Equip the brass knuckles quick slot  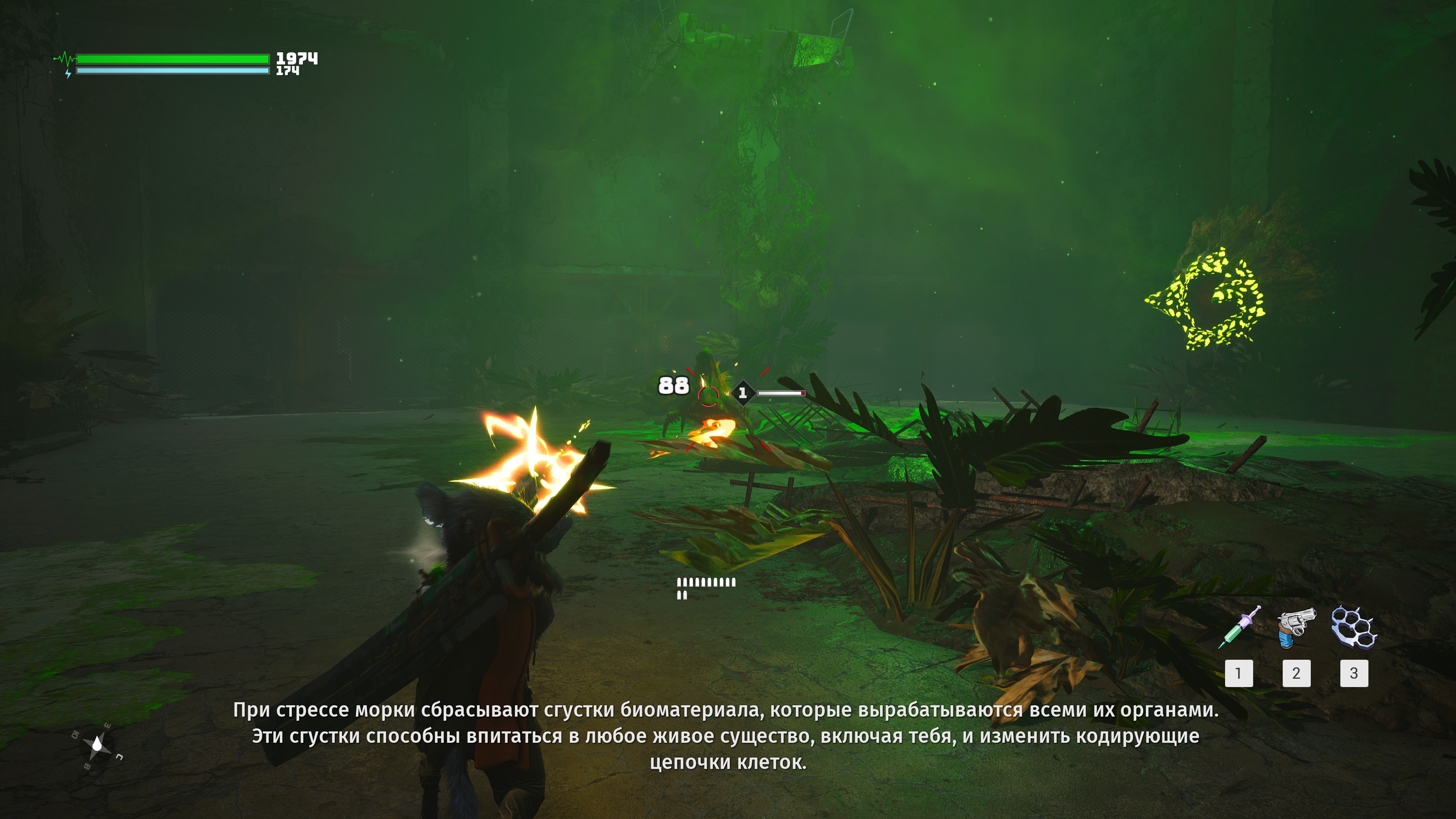1354,627
